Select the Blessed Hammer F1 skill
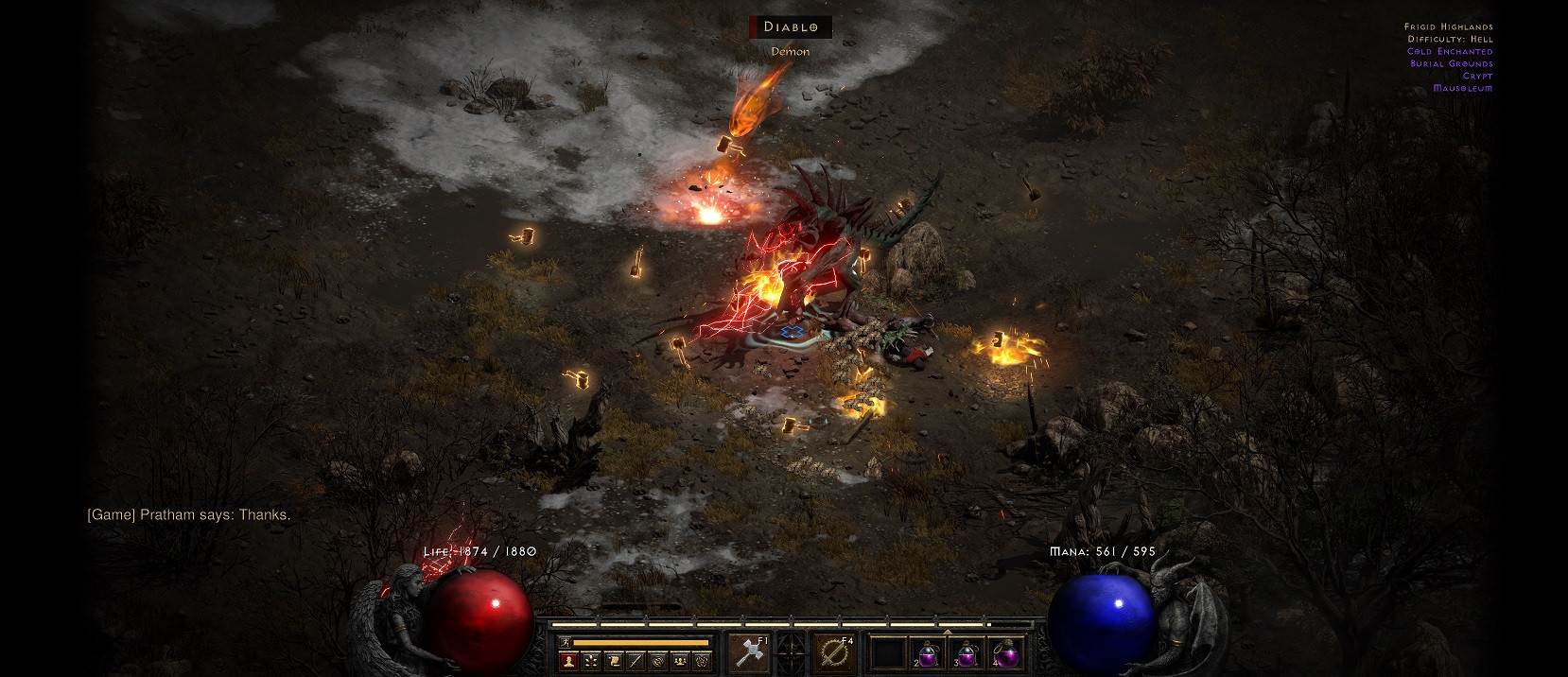The width and height of the screenshot is (1568, 677). [748, 653]
